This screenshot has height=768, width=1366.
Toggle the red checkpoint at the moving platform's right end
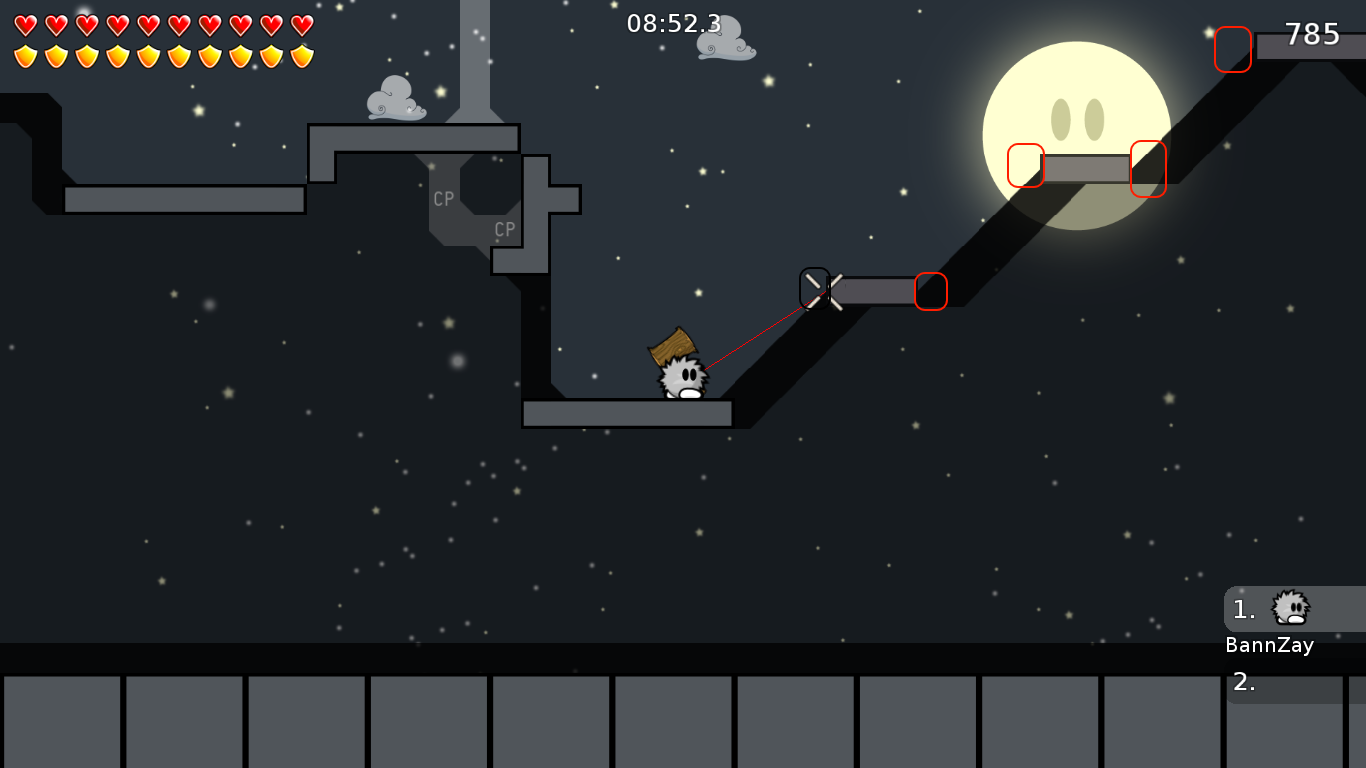click(930, 291)
